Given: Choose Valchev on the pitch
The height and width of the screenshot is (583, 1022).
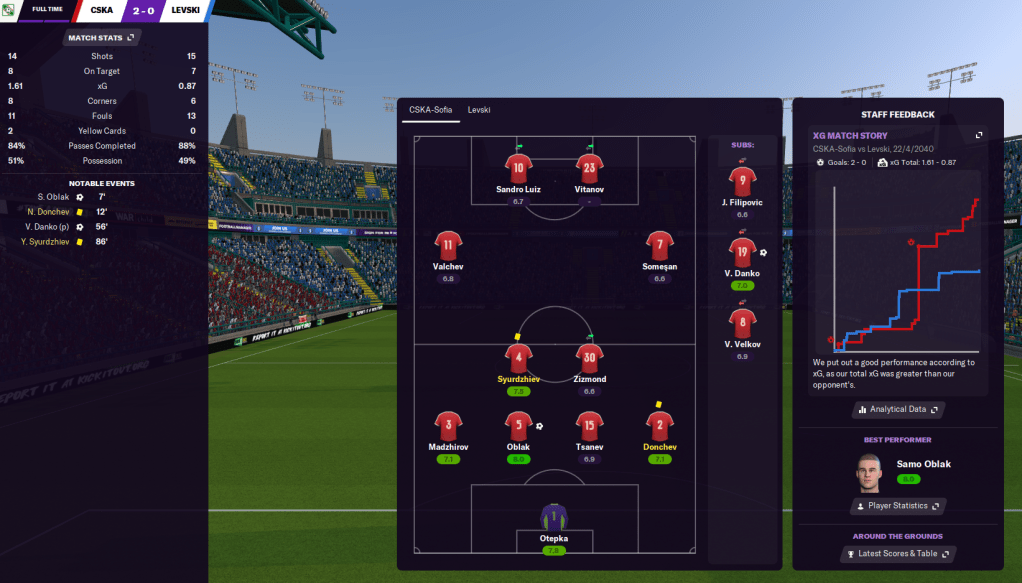Looking at the screenshot, I should pyautogui.click(x=448, y=244).
